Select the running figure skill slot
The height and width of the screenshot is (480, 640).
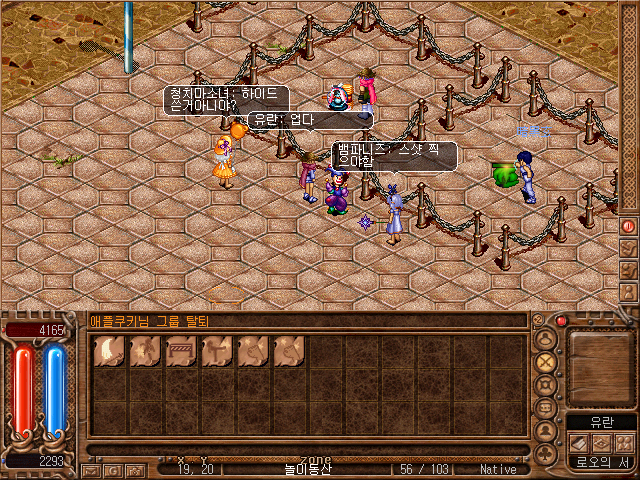144,349
